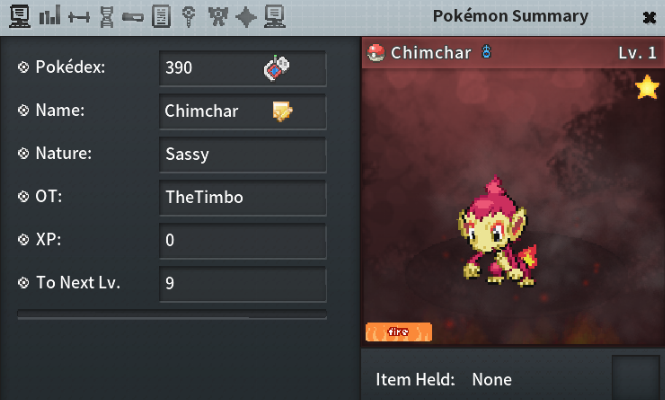The image size is (665, 400).
Task: Click the Poké Ball icon beside Chimchar's name
Action: [x=377, y=53]
